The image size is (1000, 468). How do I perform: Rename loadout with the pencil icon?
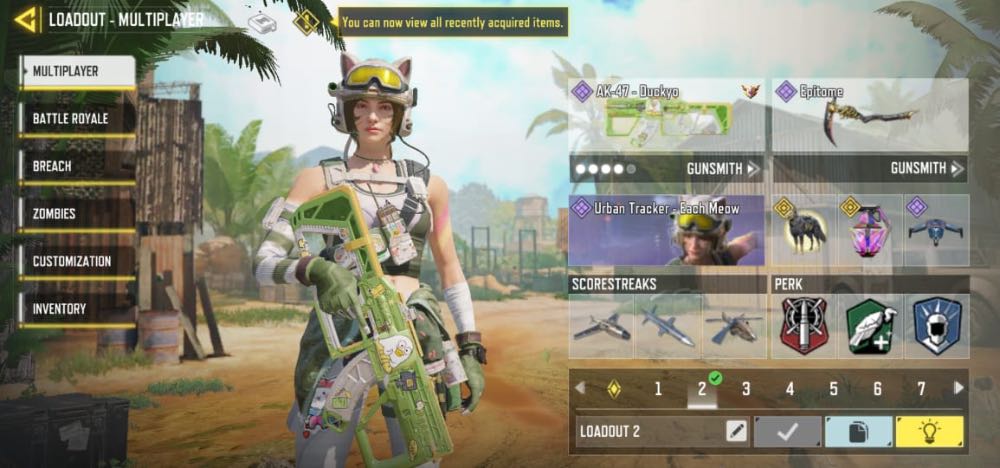(x=736, y=431)
